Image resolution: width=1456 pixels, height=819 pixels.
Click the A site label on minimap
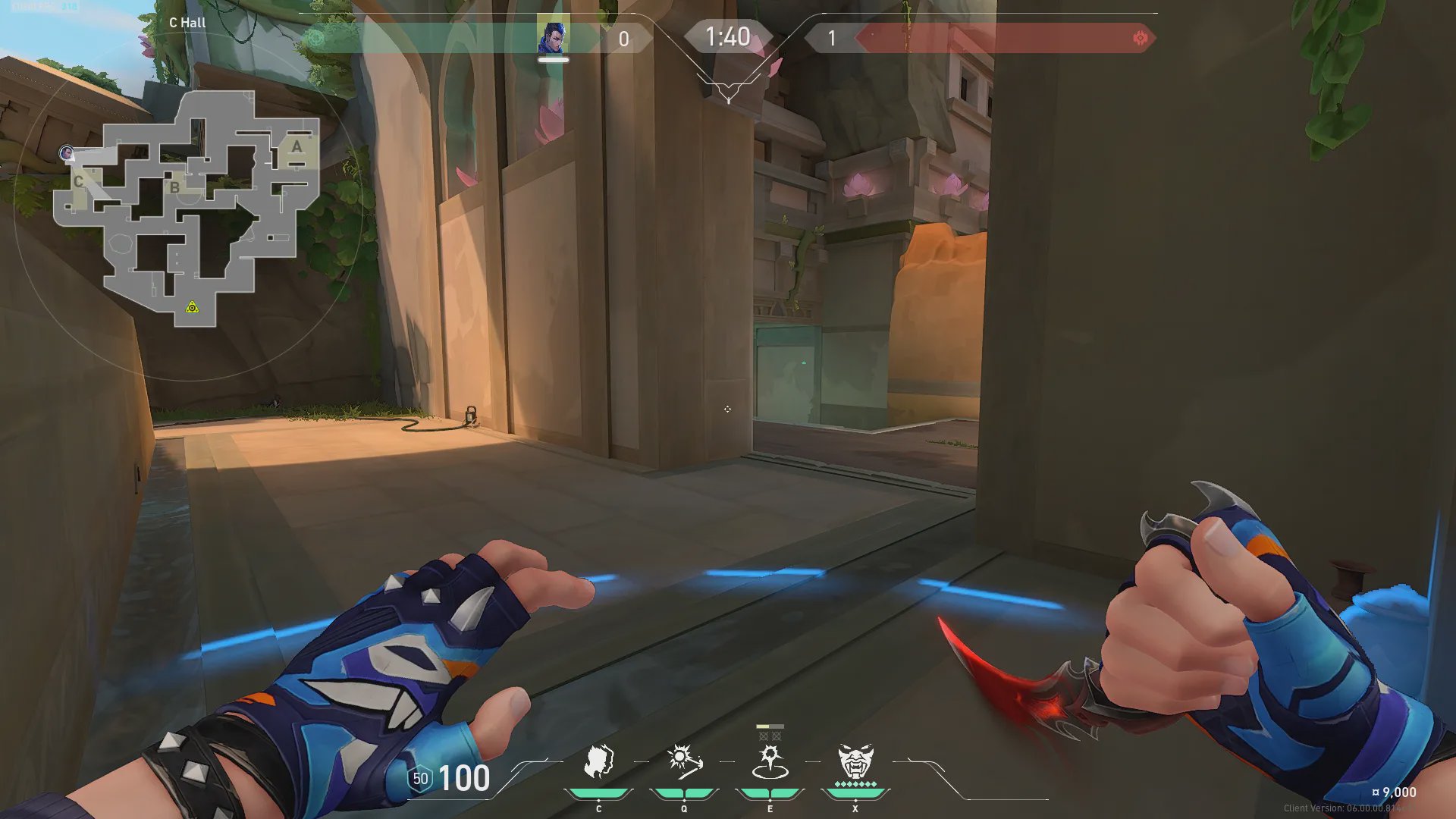tap(297, 146)
